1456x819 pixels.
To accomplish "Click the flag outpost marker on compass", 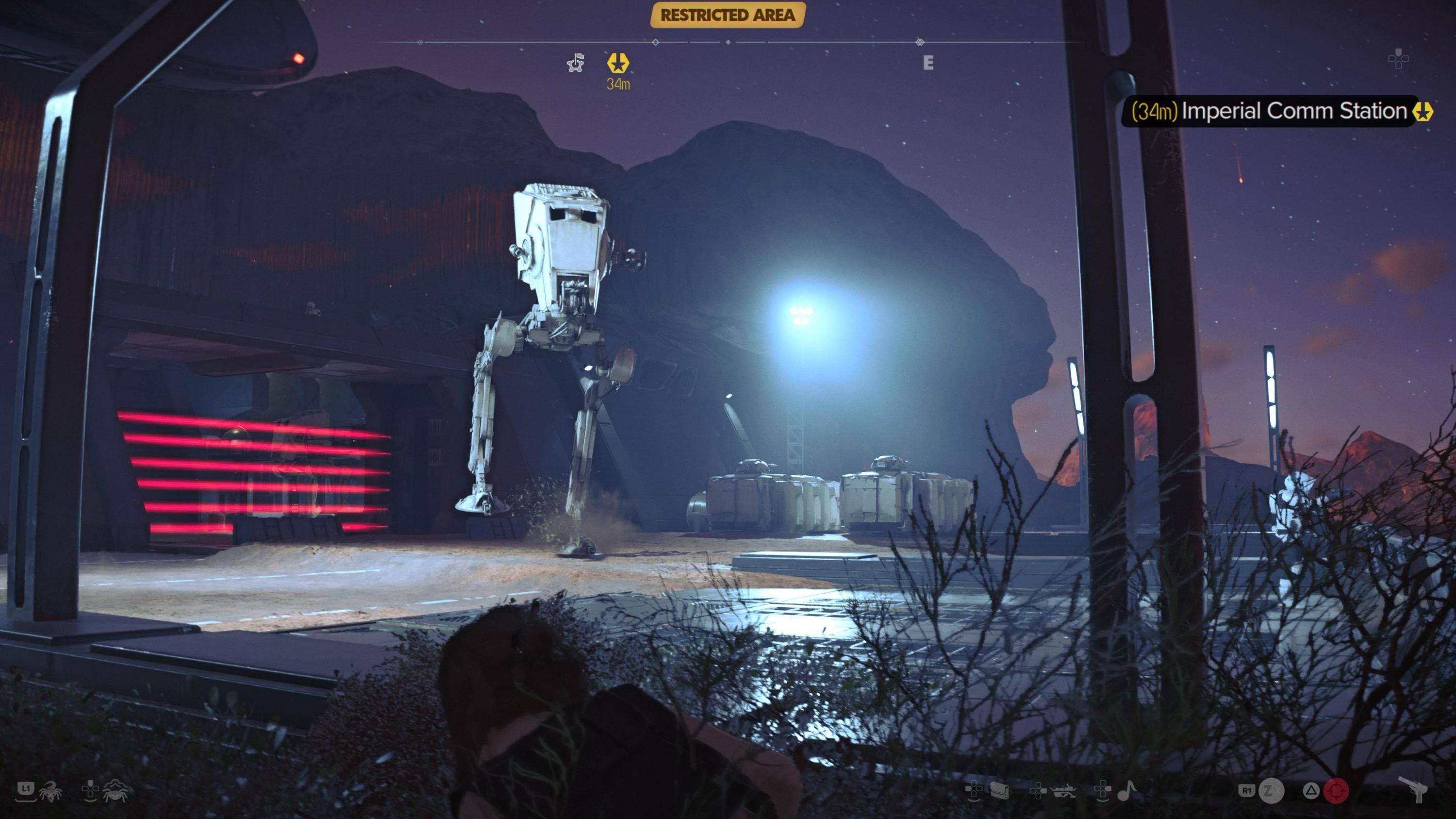I will pos(576,63).
